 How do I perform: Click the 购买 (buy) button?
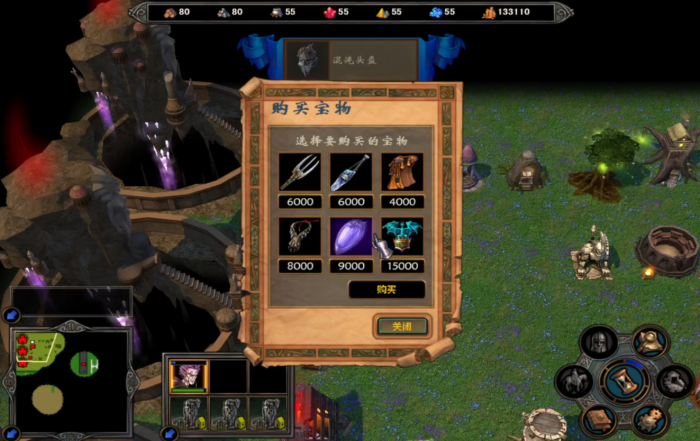(x=387, y=289)
